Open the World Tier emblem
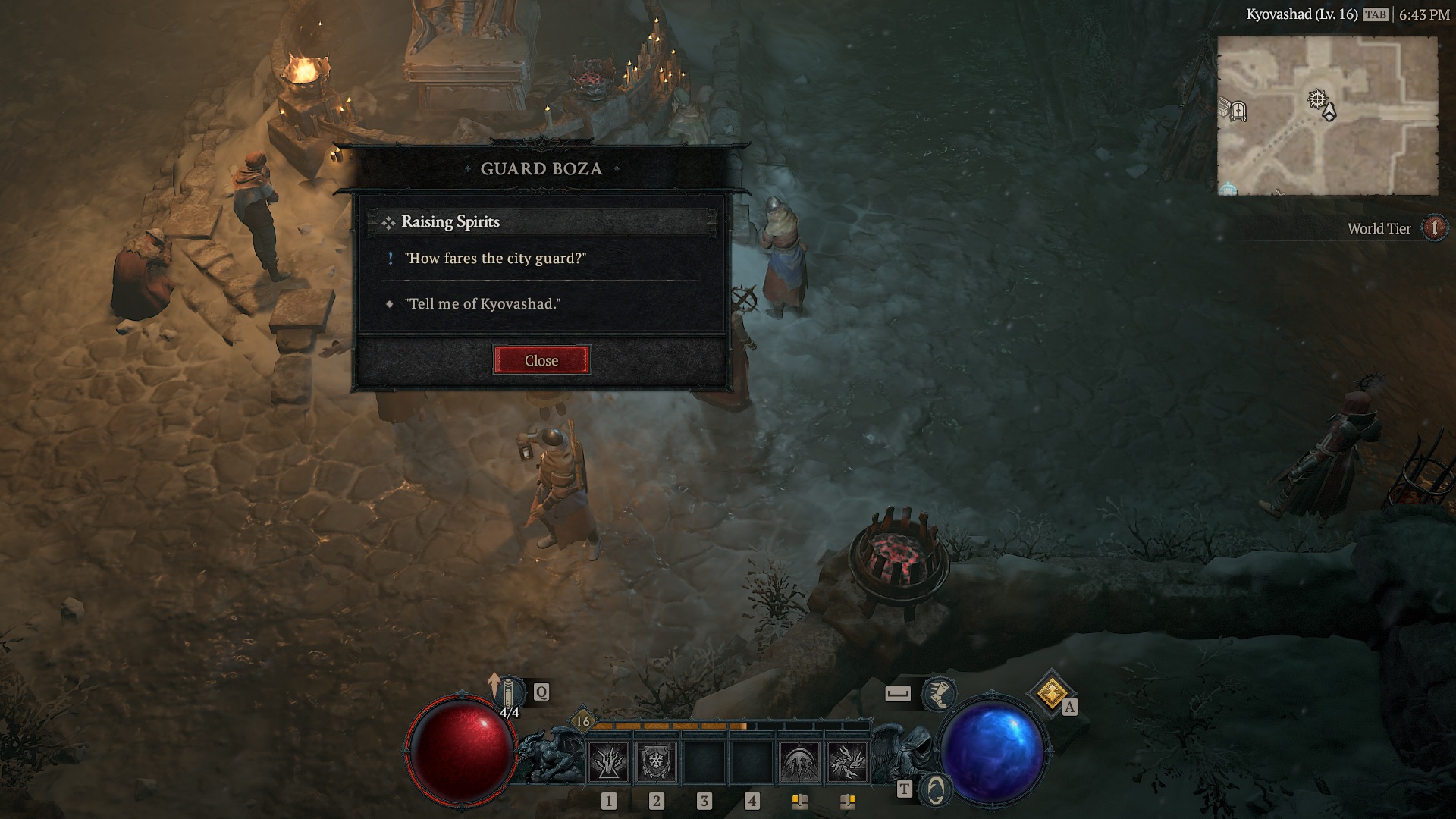 [x=1436, y=229]
